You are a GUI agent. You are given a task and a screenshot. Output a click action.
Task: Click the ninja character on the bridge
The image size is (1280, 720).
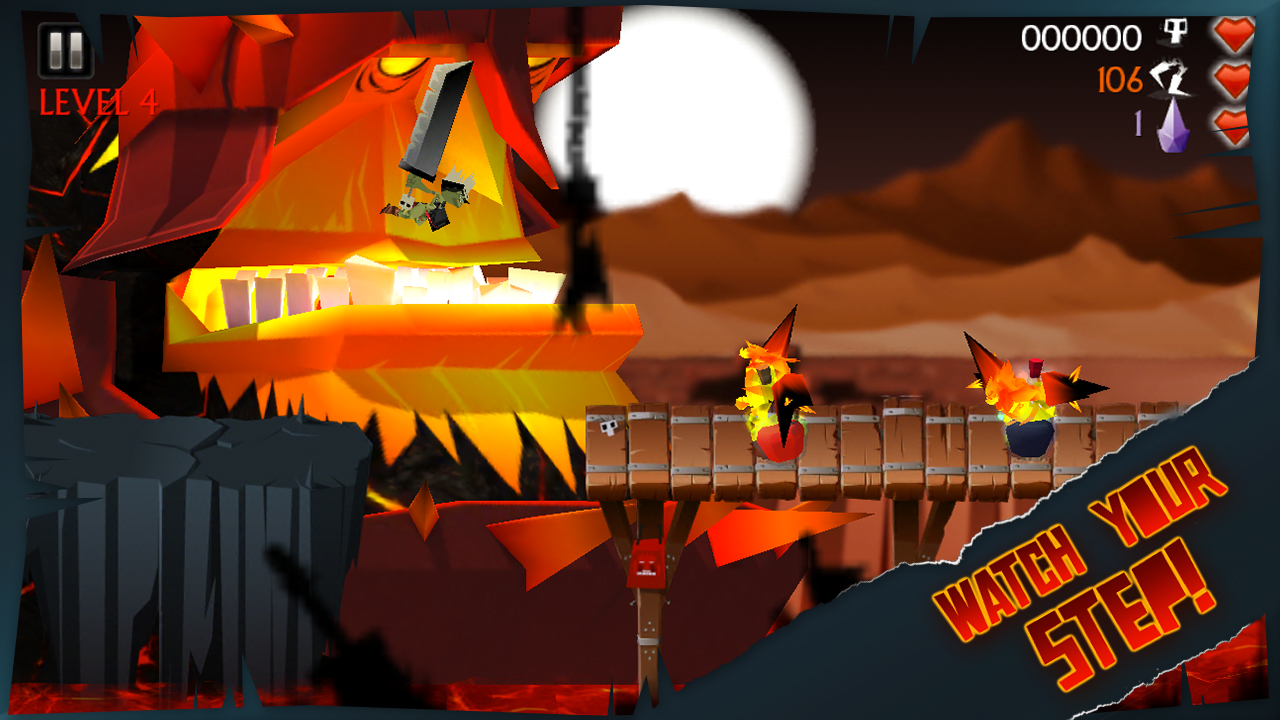775,400
